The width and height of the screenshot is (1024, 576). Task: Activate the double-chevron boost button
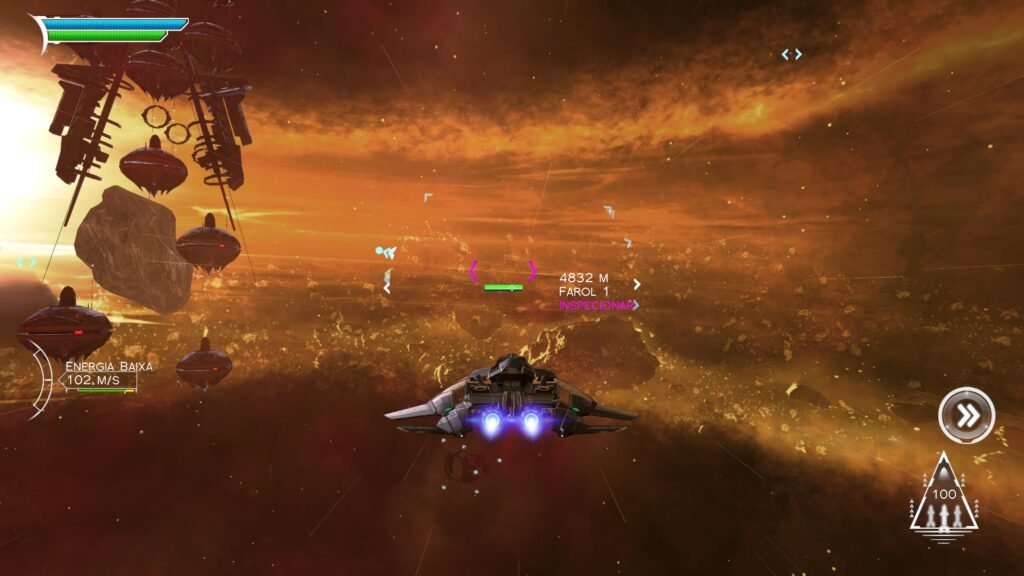[x=966, y=415]
